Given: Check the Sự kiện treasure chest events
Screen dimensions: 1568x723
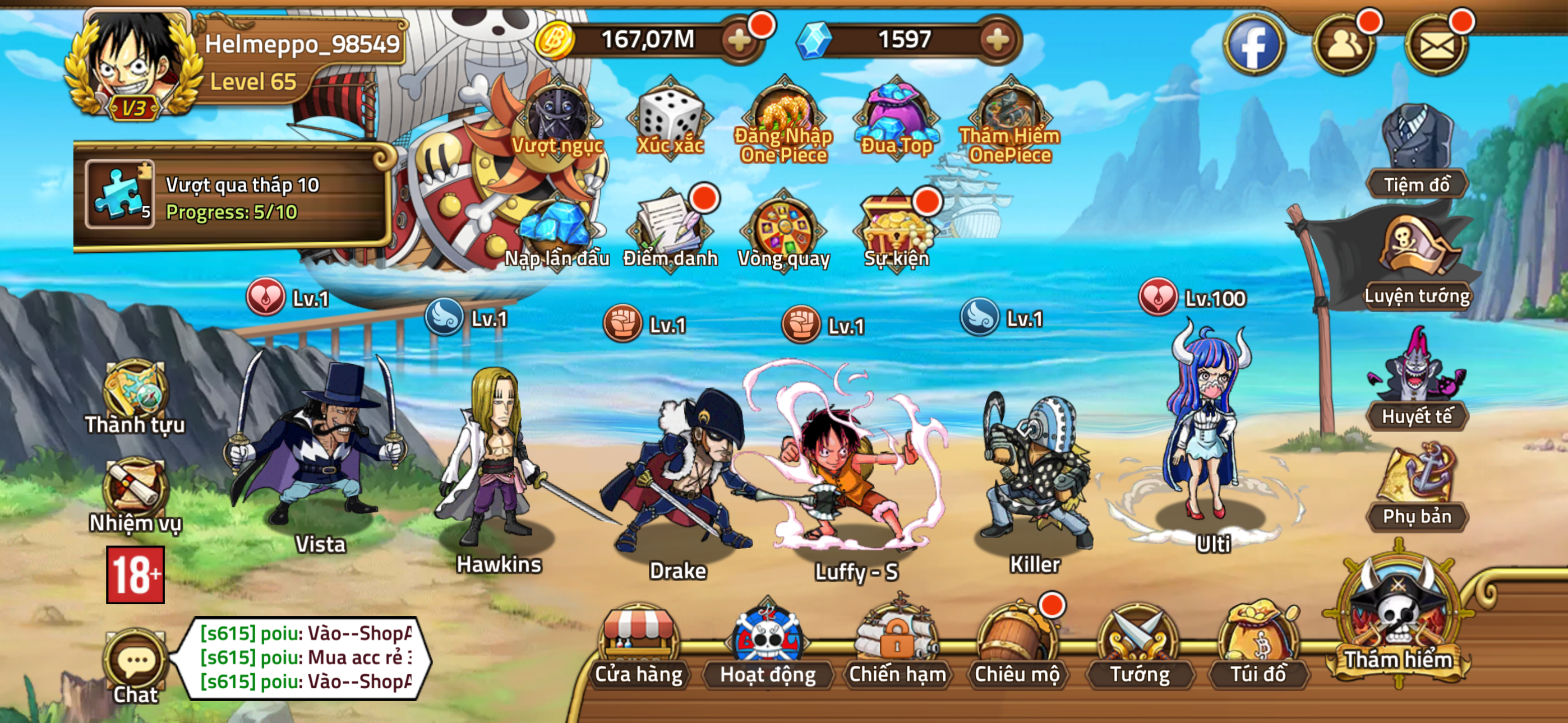Looking at the screenshot, I should click(x=897, y=228).
